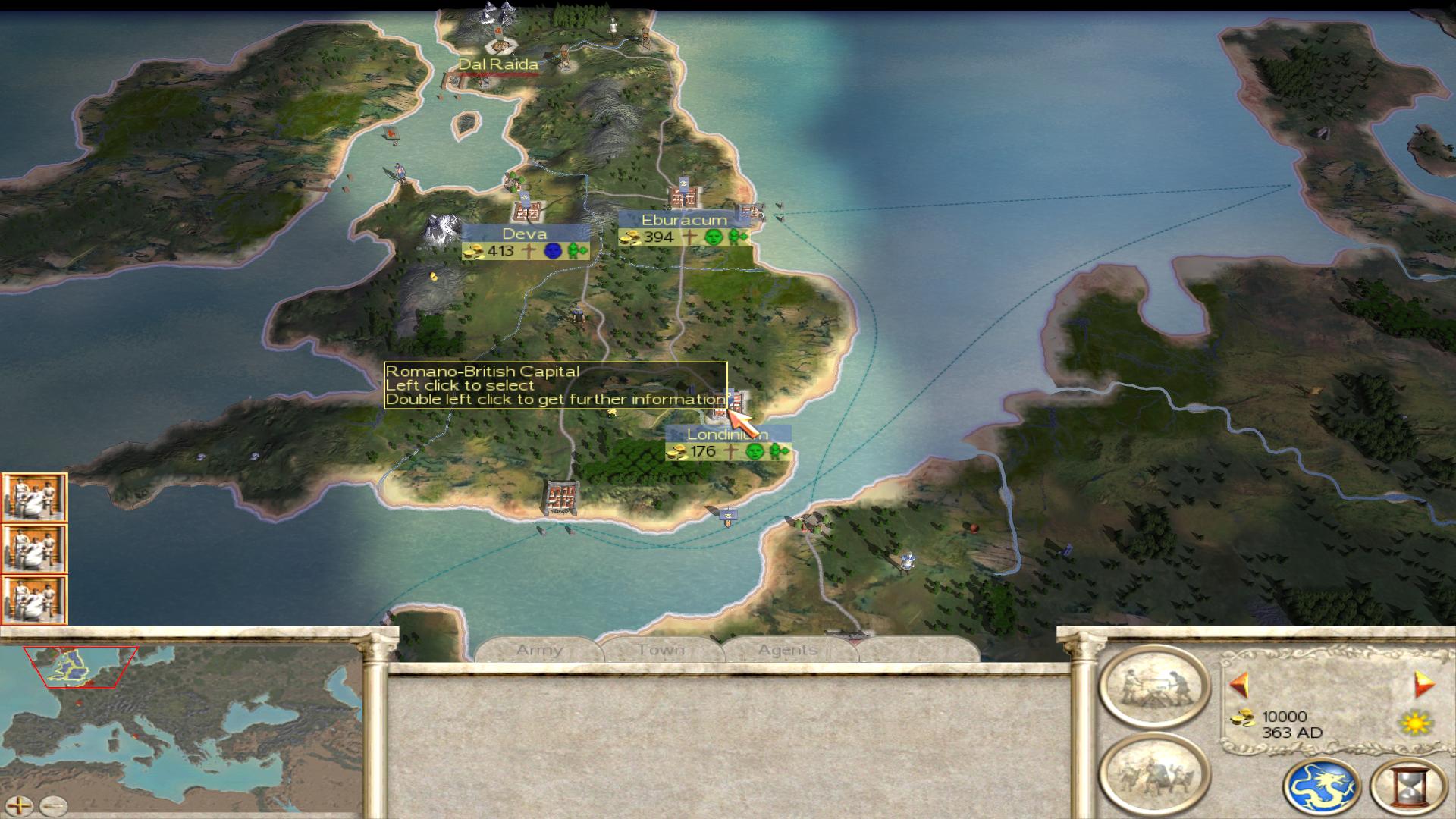Click the left red arrow to cycle previous

coord(1239,685)
